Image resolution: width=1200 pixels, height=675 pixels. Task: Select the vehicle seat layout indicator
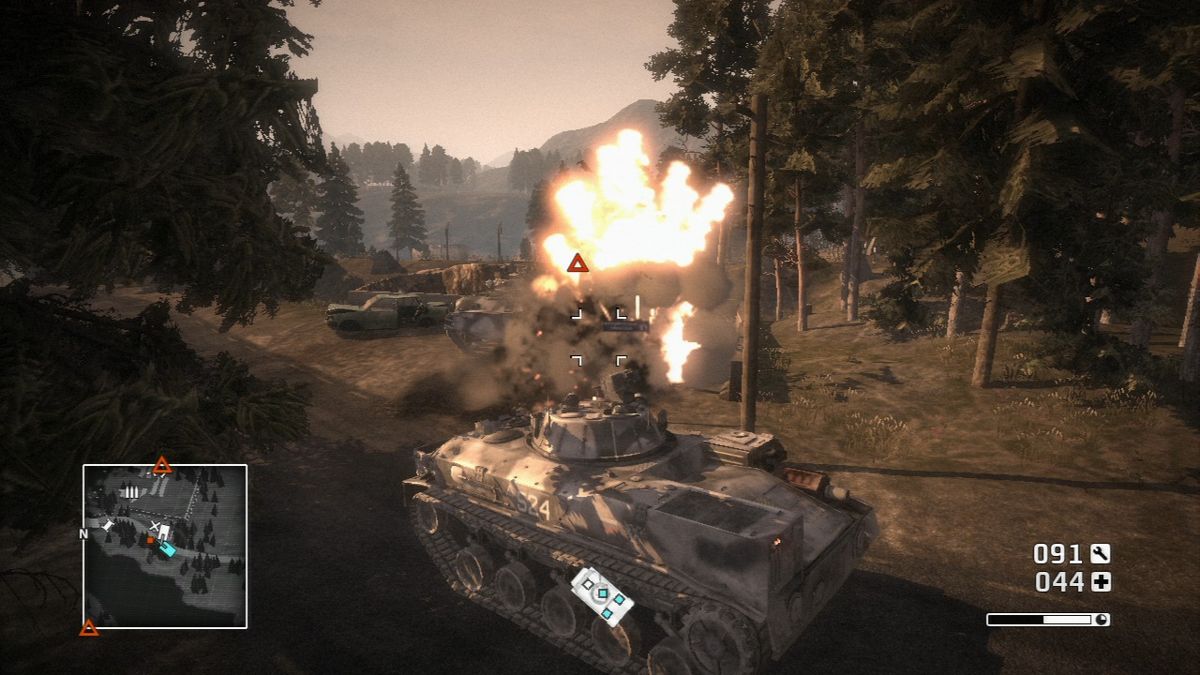coord(602,595)
